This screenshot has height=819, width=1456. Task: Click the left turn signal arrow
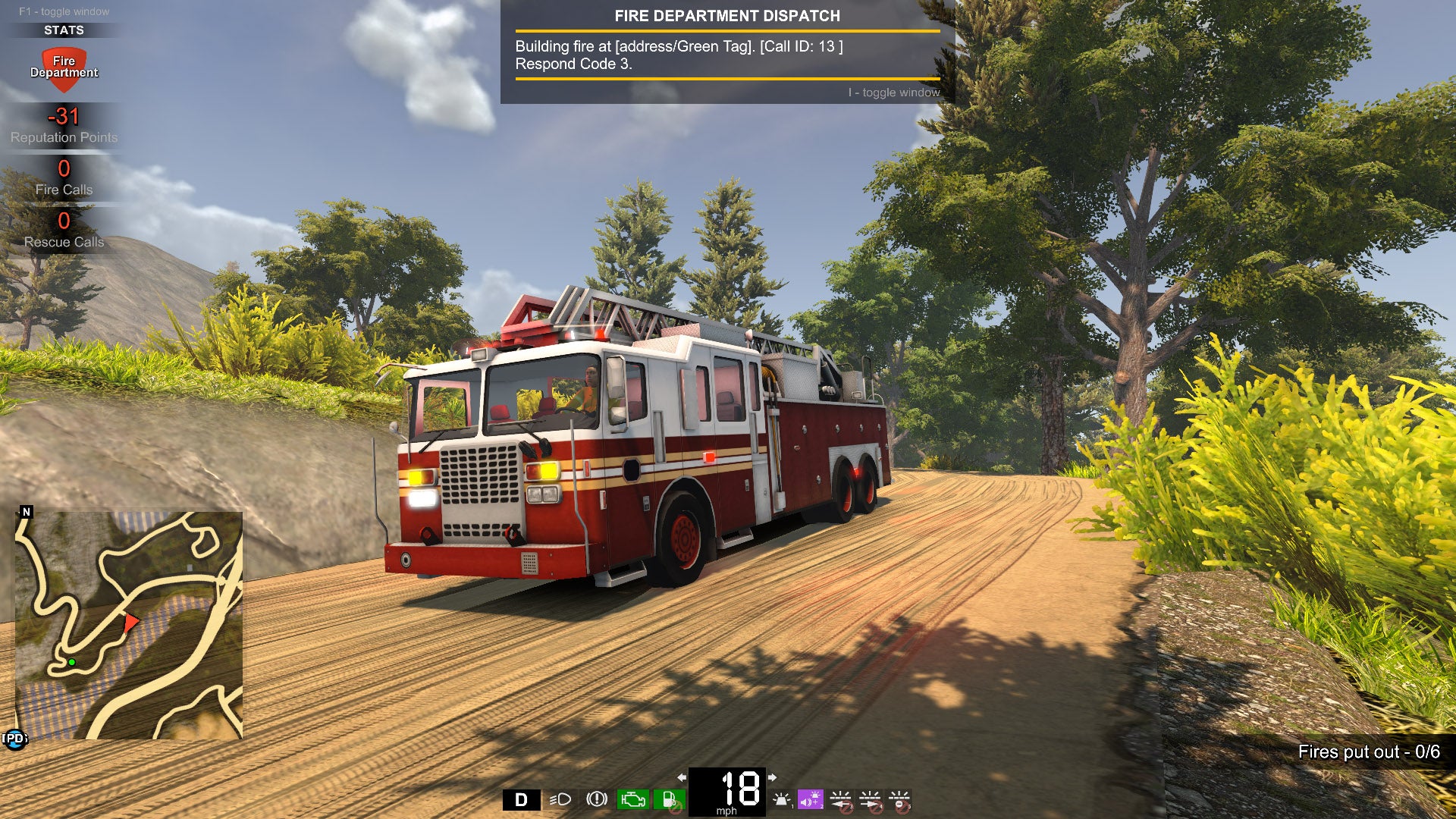(682, 777)
